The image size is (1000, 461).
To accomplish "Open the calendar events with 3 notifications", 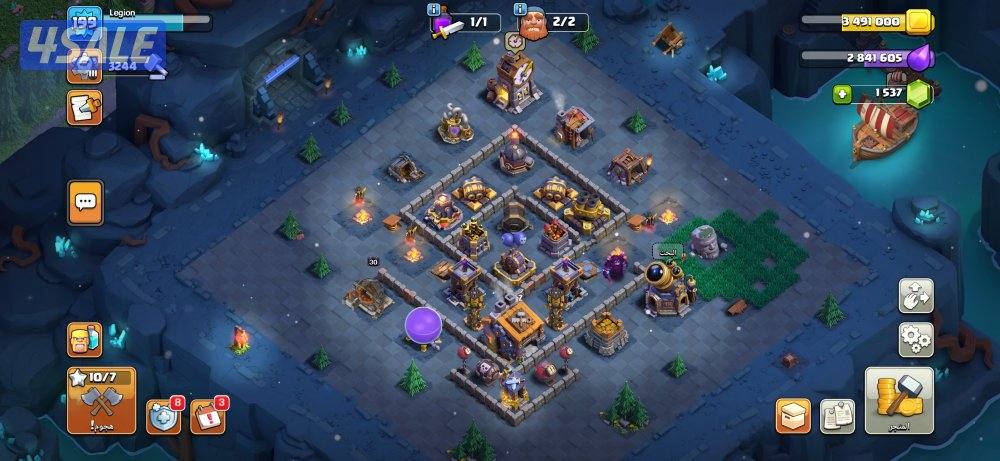I will [x=207, y=416].
